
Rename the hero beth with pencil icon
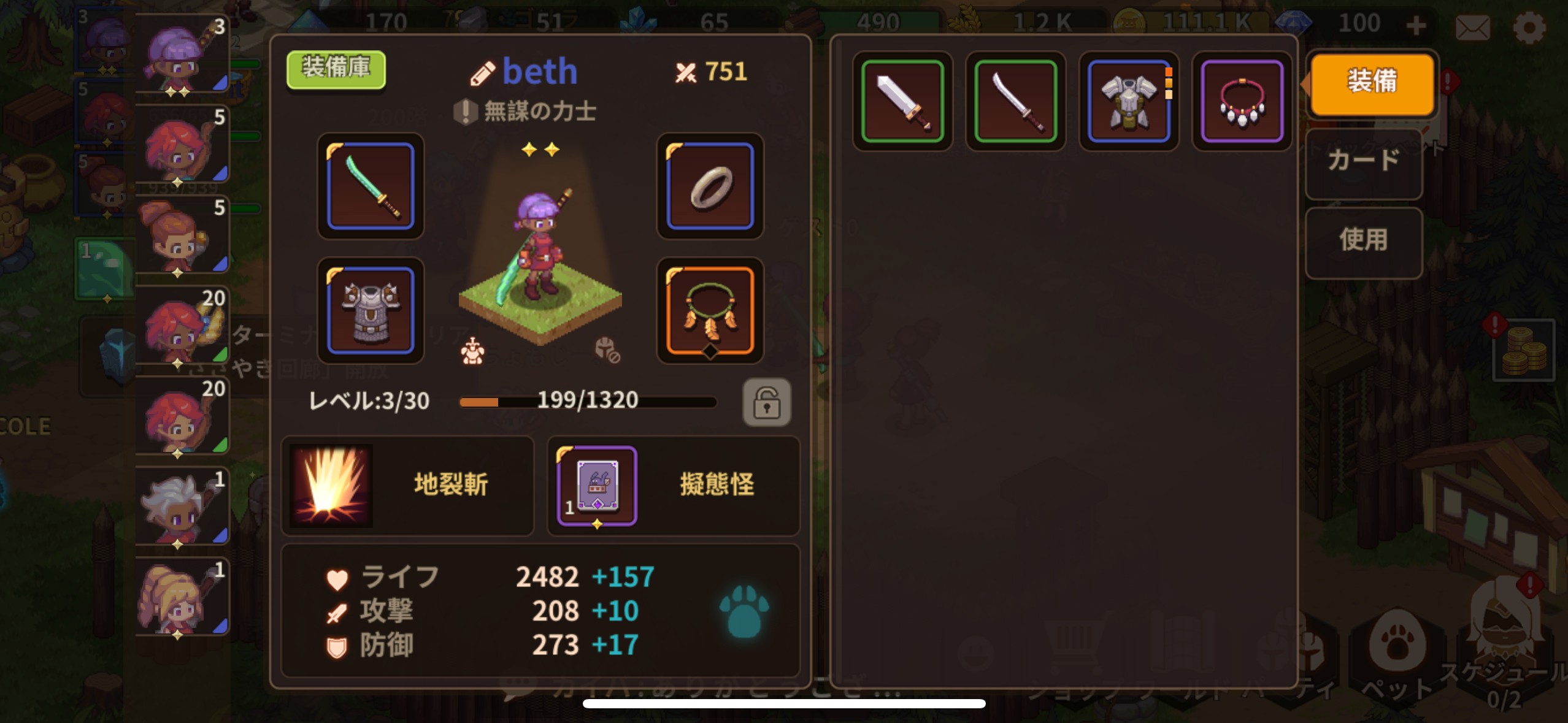[482, 74]
